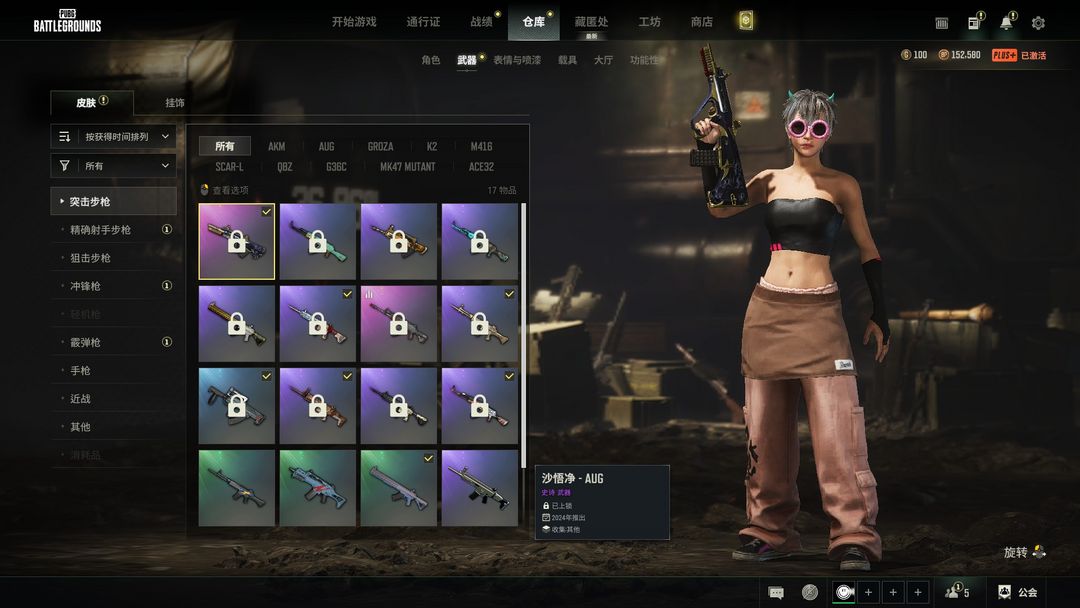The height and width of the screenshot is (608, 1080).
Task: Open the 按获得时间排列 sort dropdown
Action: [x=114, y=136]
